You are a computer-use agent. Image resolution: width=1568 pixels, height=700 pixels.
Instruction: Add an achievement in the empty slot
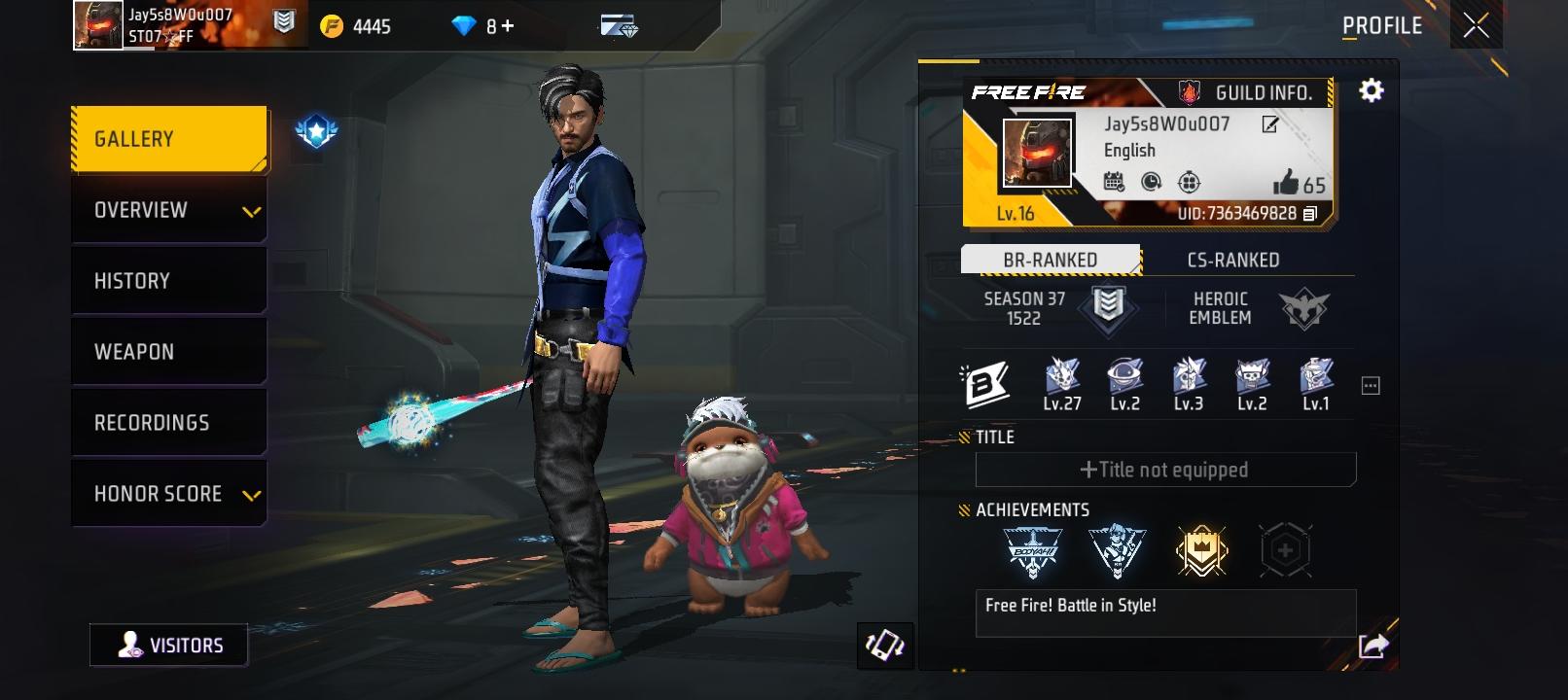1285,550
